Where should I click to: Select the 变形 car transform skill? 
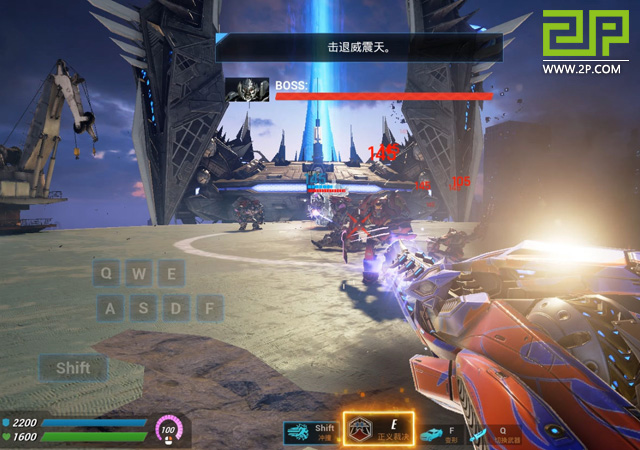432,433
